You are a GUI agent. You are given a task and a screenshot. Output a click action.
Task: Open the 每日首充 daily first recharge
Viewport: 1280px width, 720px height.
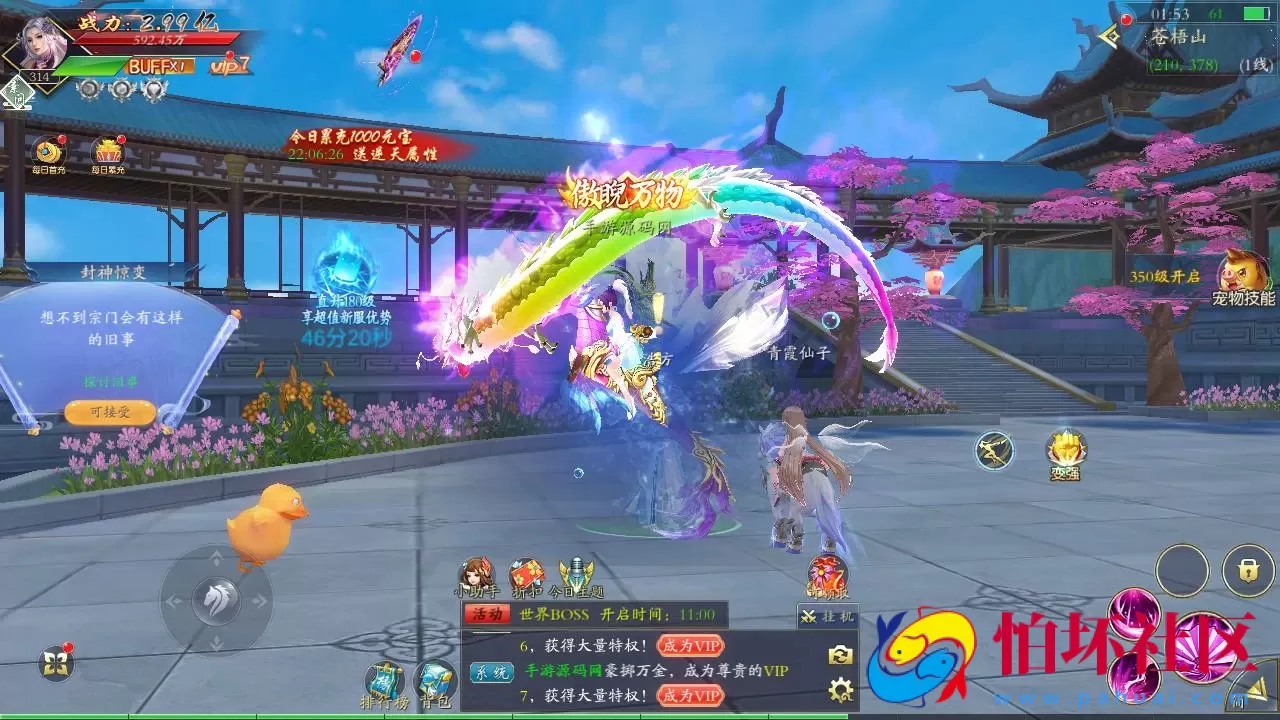pyautogui.click(x=49, y=155)
